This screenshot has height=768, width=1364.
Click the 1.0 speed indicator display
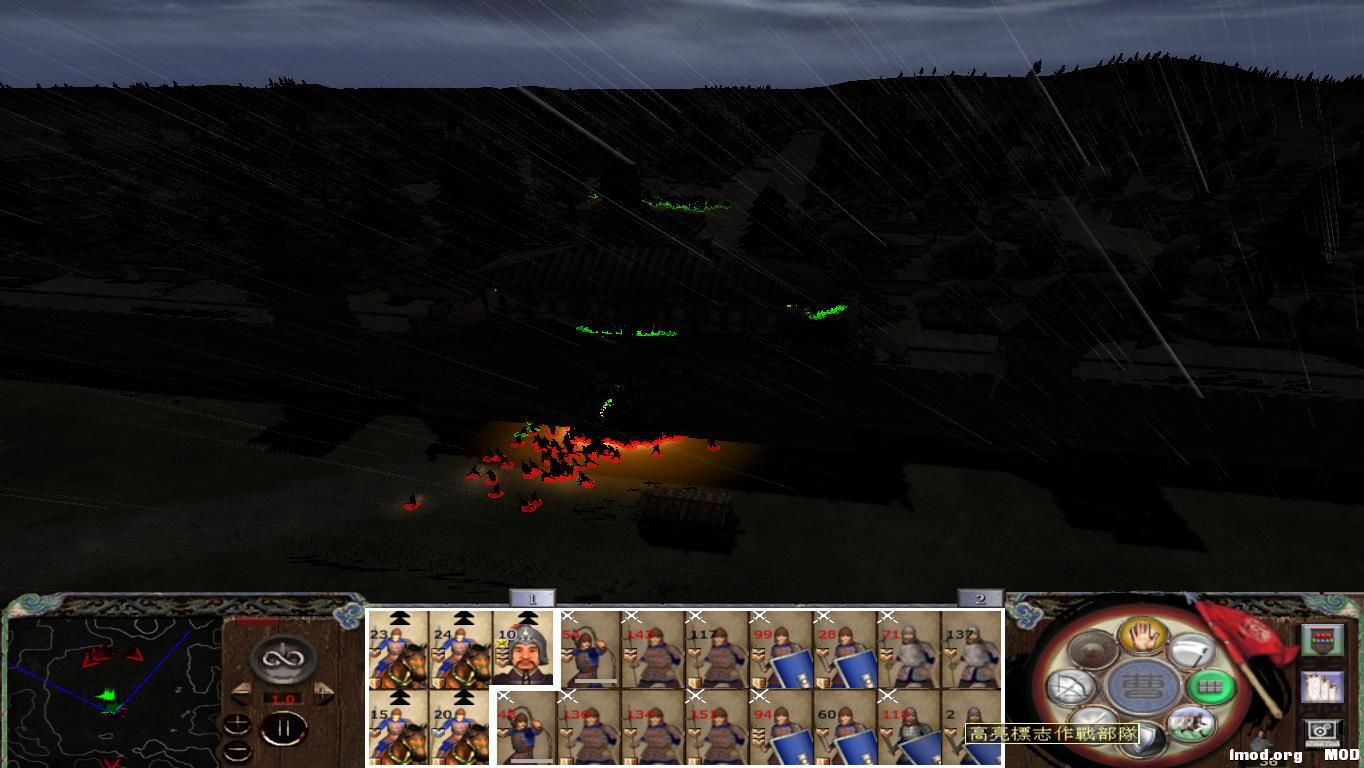[284, 697]
